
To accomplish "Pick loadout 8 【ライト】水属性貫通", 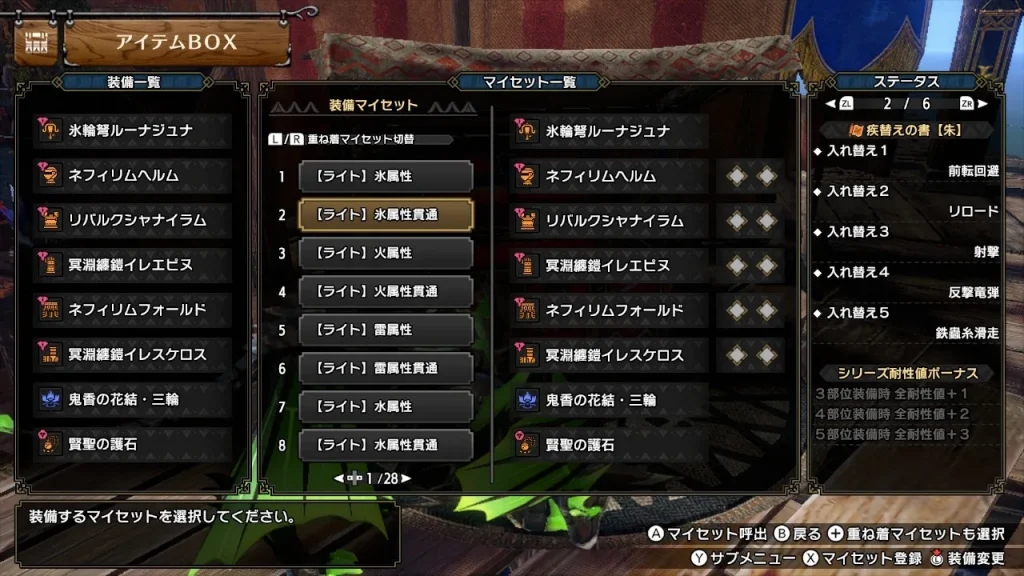I will point(385,445).
